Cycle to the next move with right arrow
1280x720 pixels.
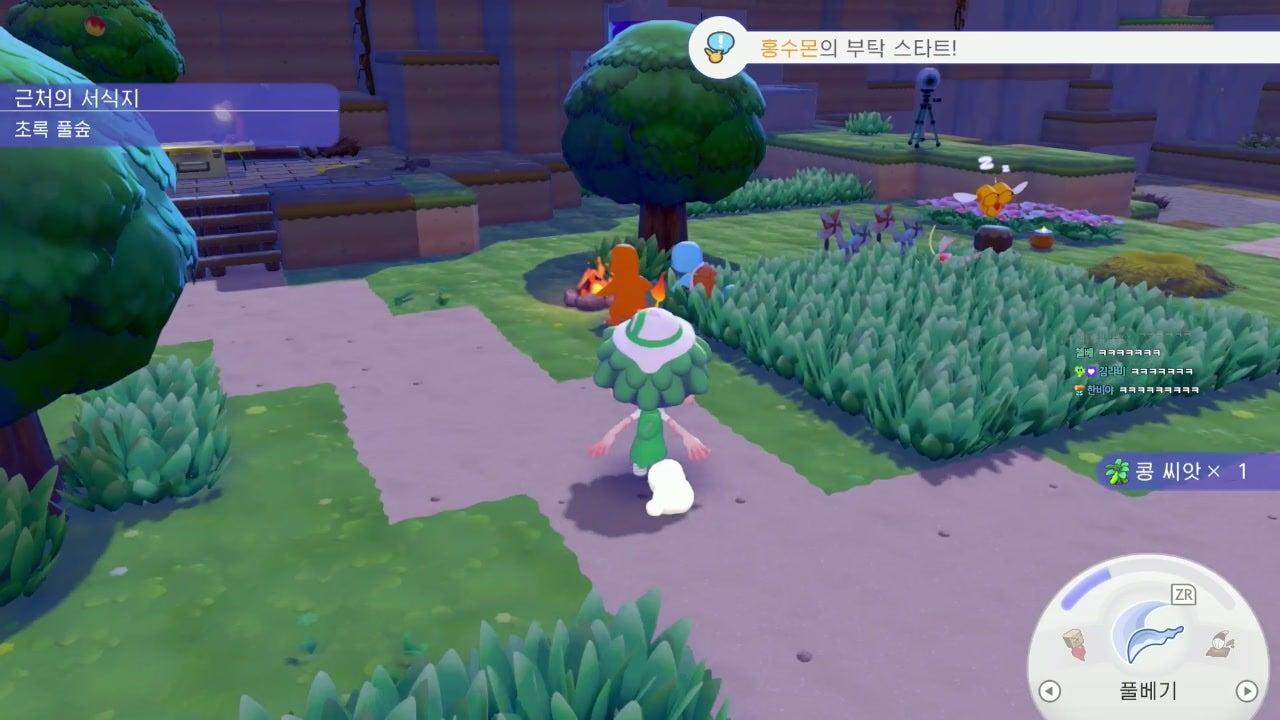coord(1246,691)
